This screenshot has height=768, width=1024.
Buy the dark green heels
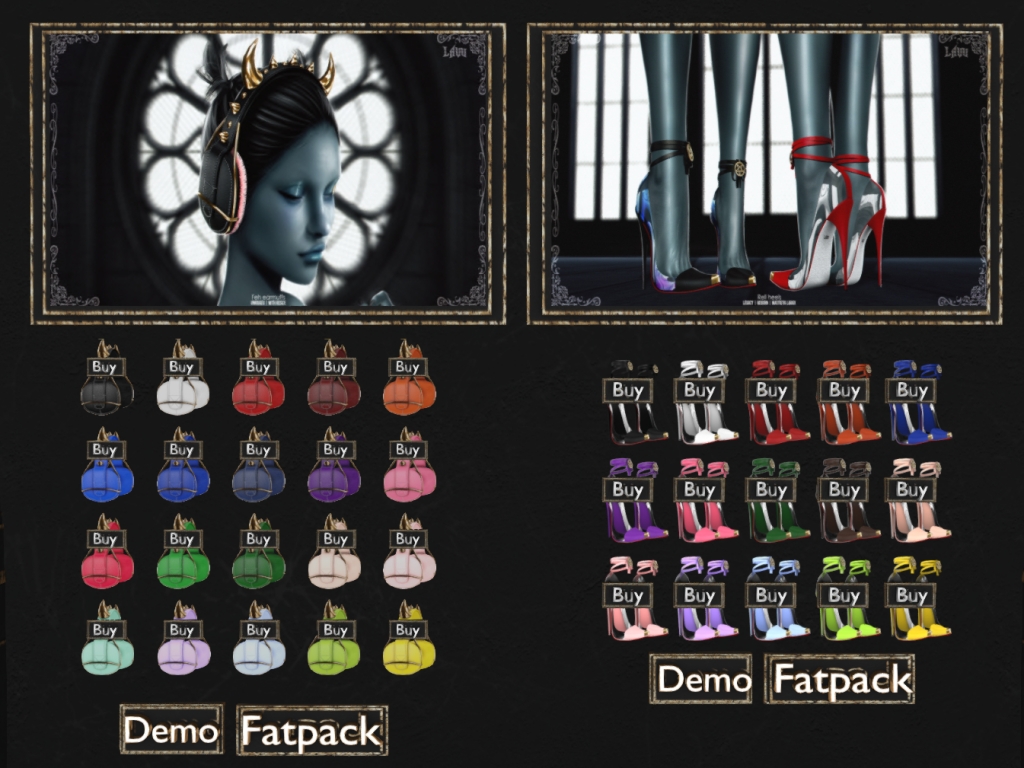tap(771, 490)
